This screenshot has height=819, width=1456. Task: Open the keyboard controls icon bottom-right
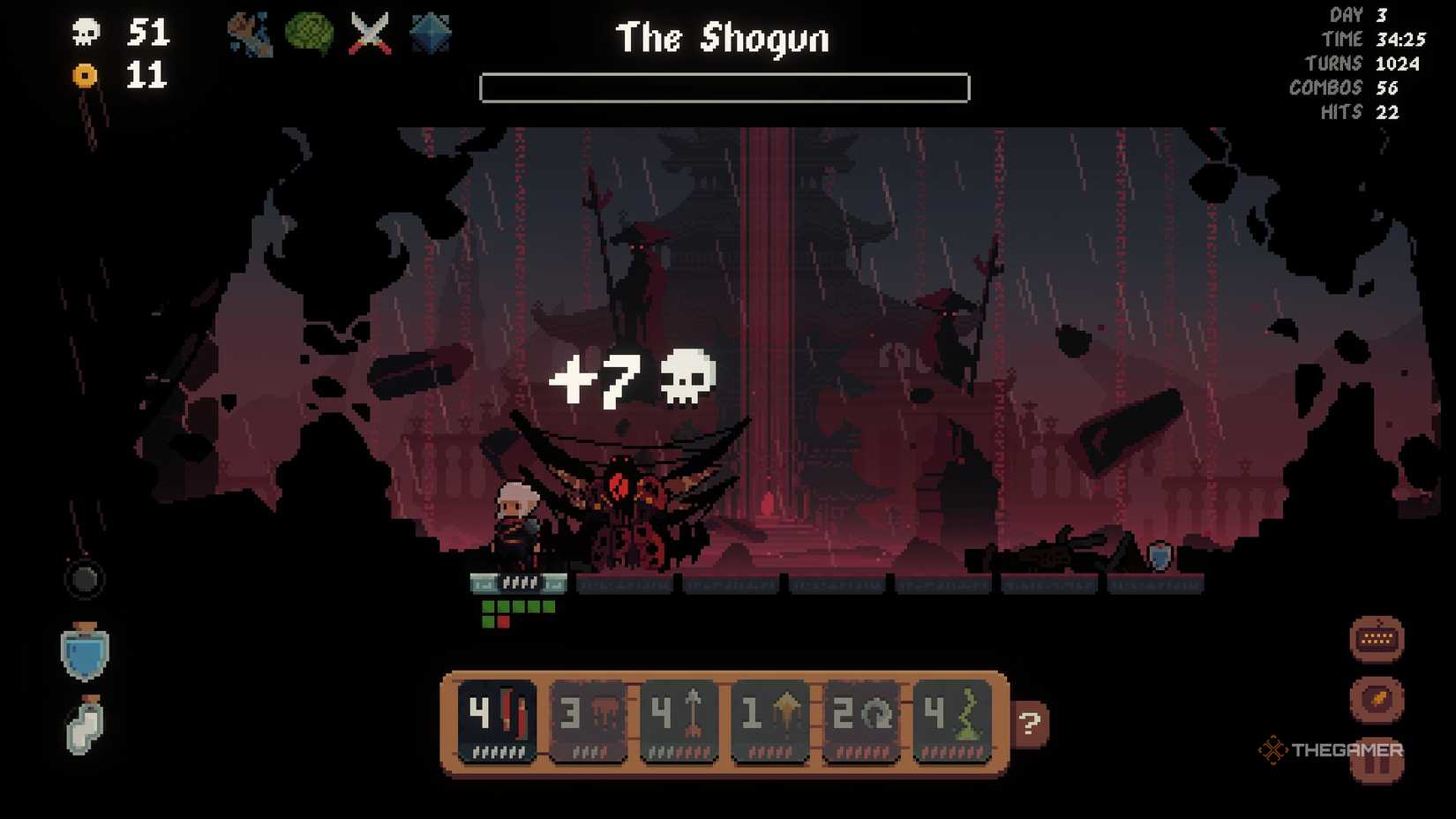1377,637
